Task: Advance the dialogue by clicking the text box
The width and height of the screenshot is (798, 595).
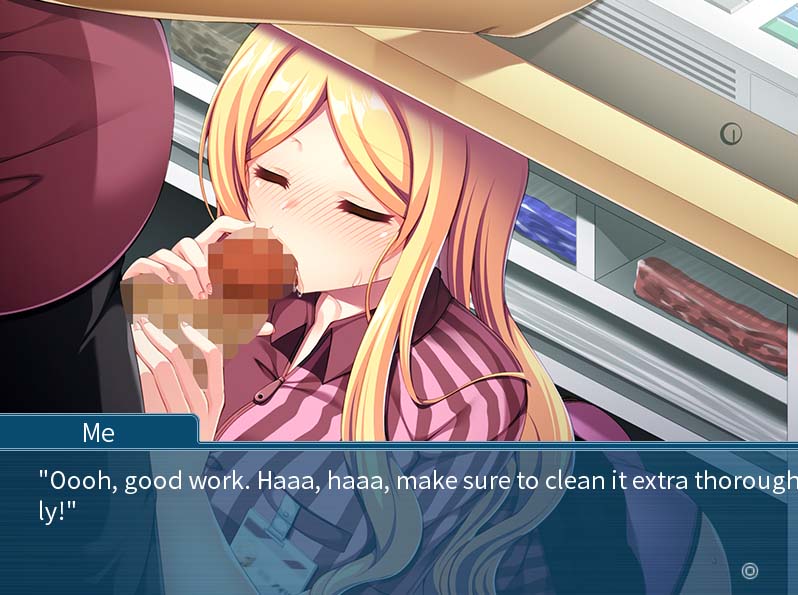Action: click(400, 520)
